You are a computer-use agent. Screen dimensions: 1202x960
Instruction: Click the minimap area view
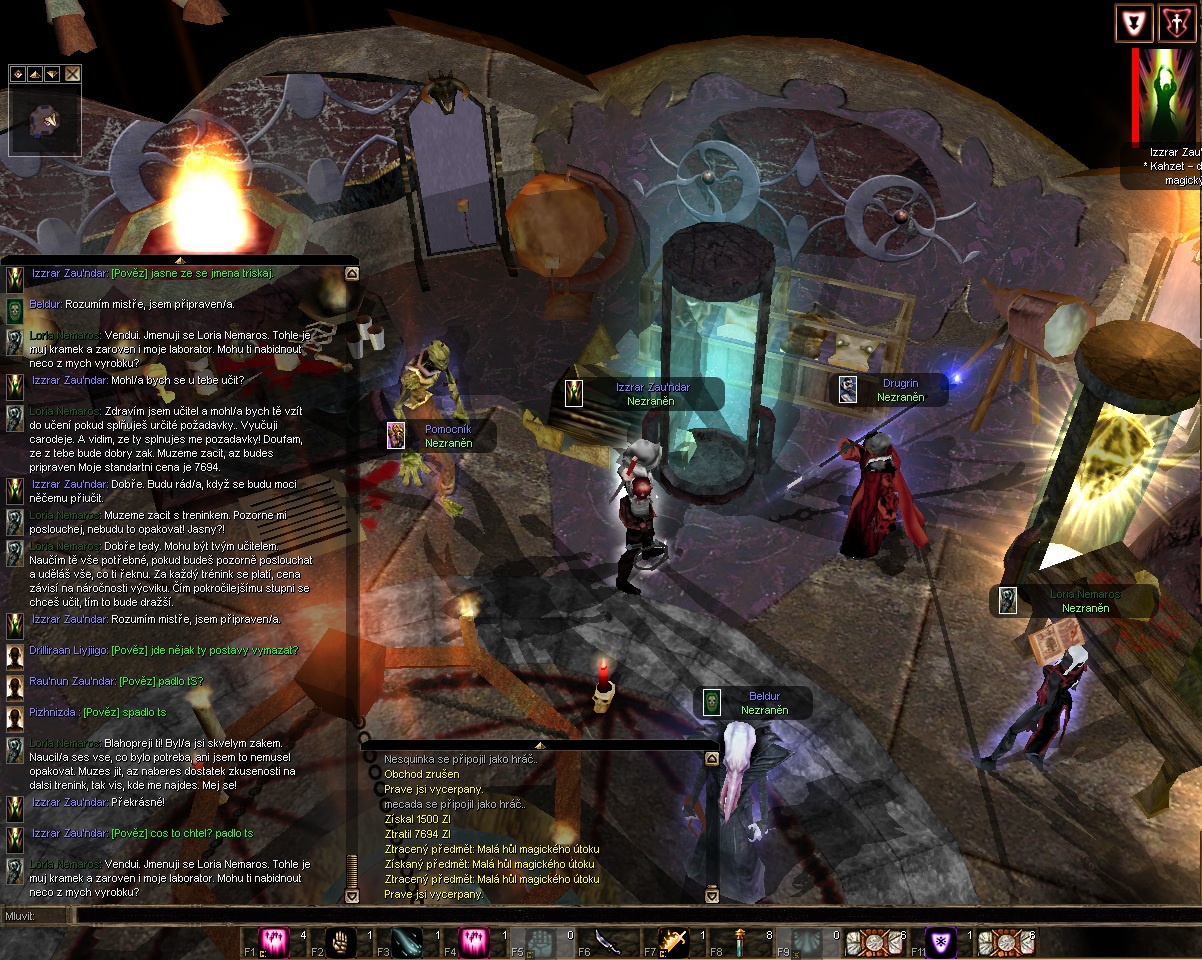pos(45,121)
